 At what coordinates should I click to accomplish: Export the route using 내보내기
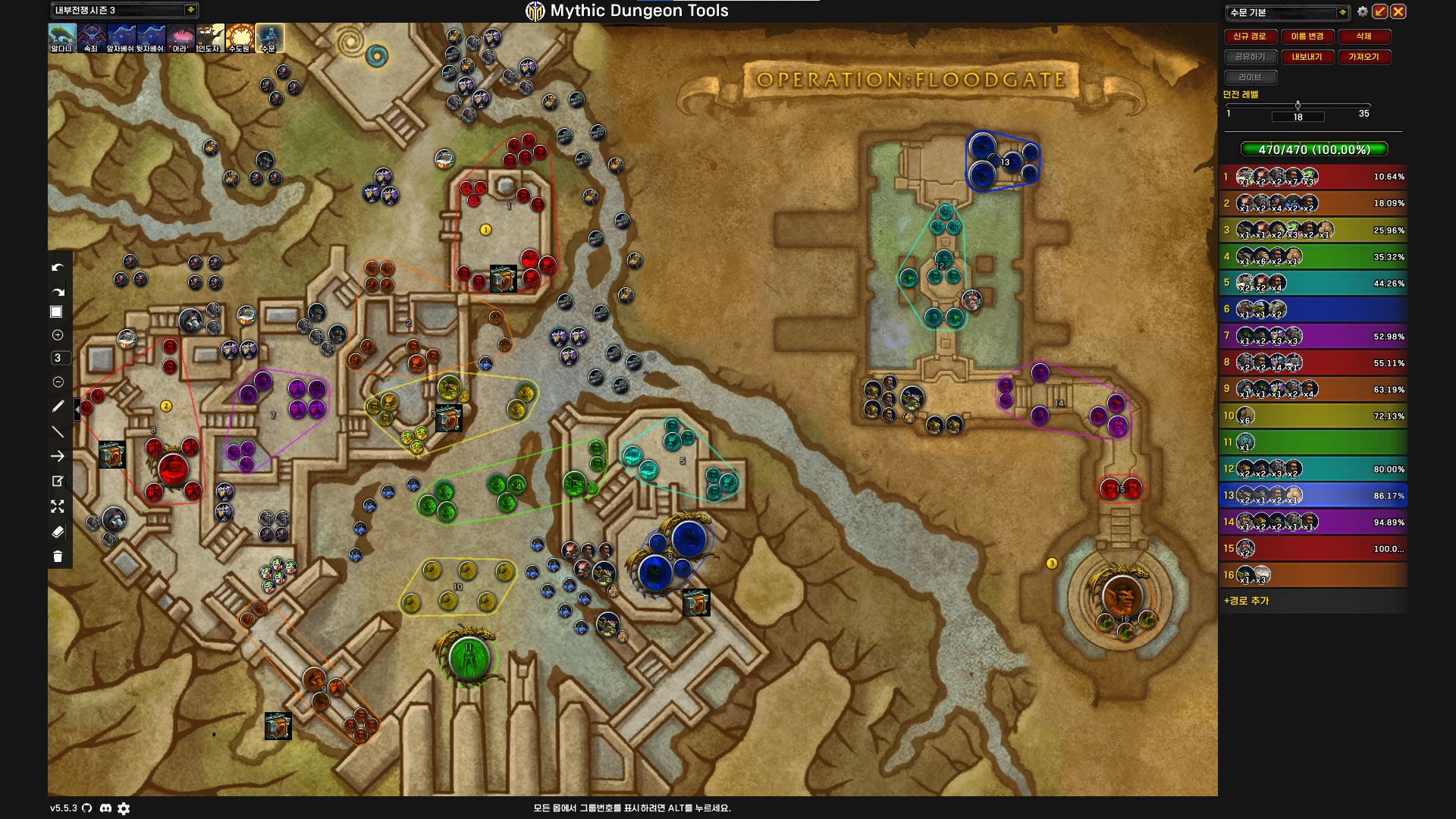(x=1307, y=57)
